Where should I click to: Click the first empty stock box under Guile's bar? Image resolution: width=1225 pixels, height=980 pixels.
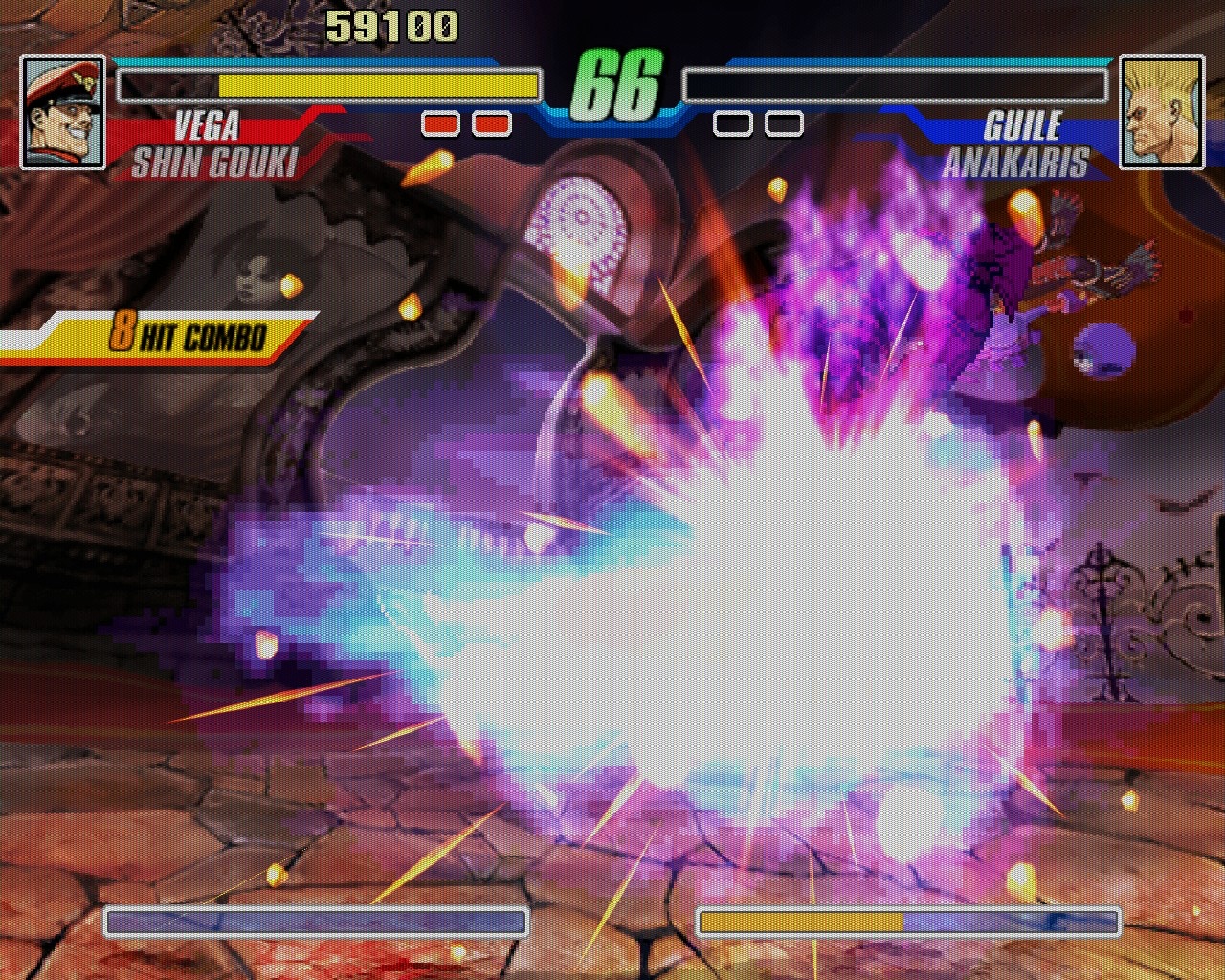point(732,123)
